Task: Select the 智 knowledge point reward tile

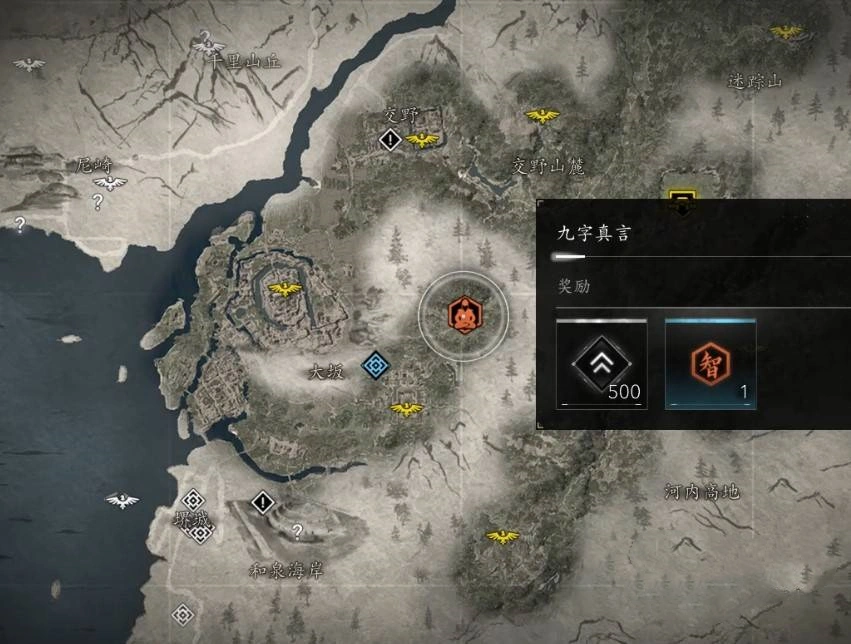Action: pos(711,364)
